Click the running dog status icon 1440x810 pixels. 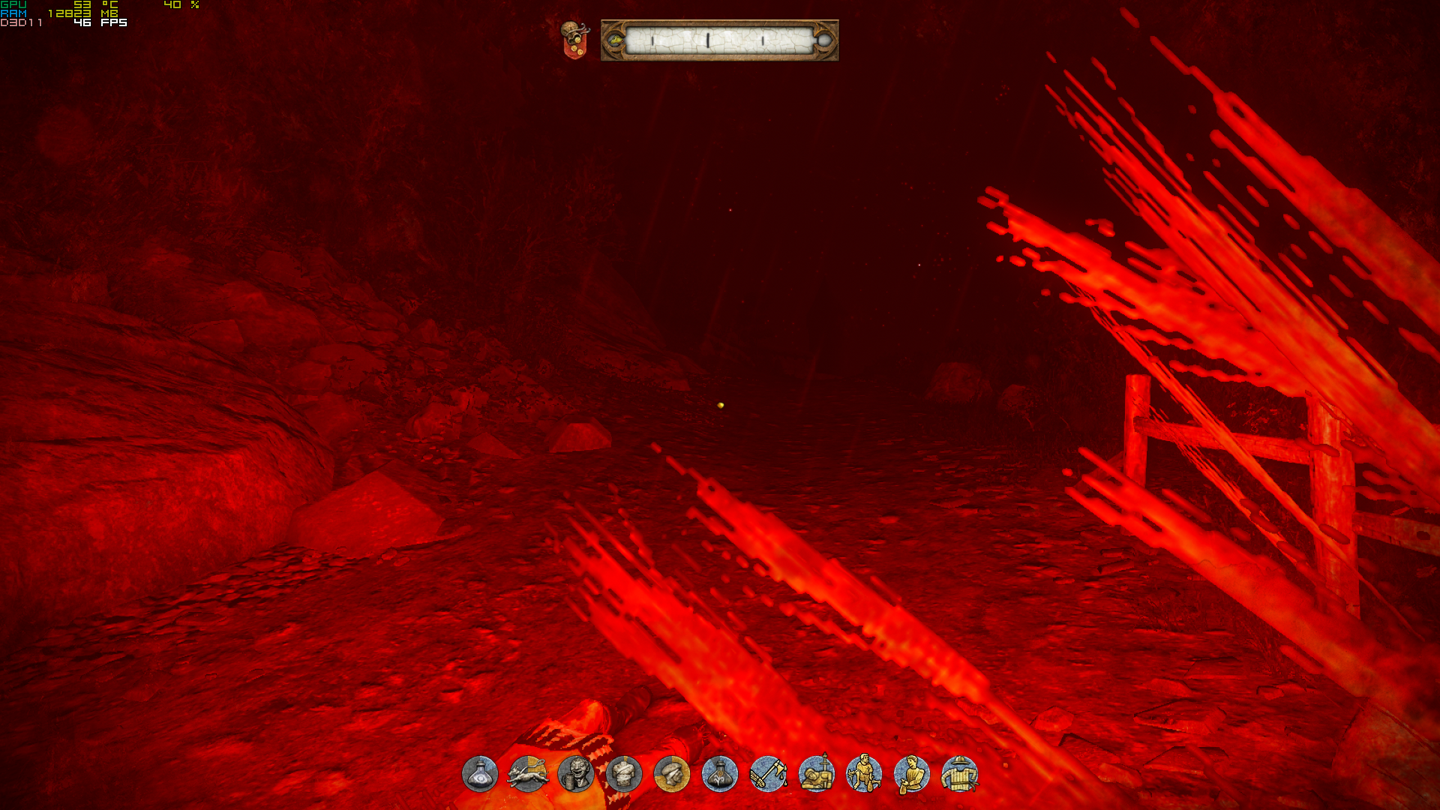coord(528,773)
